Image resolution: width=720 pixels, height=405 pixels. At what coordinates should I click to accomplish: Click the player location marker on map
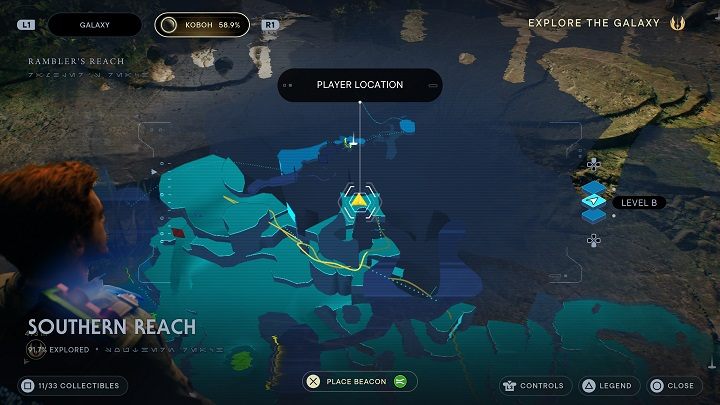click(x=359, y=200)
